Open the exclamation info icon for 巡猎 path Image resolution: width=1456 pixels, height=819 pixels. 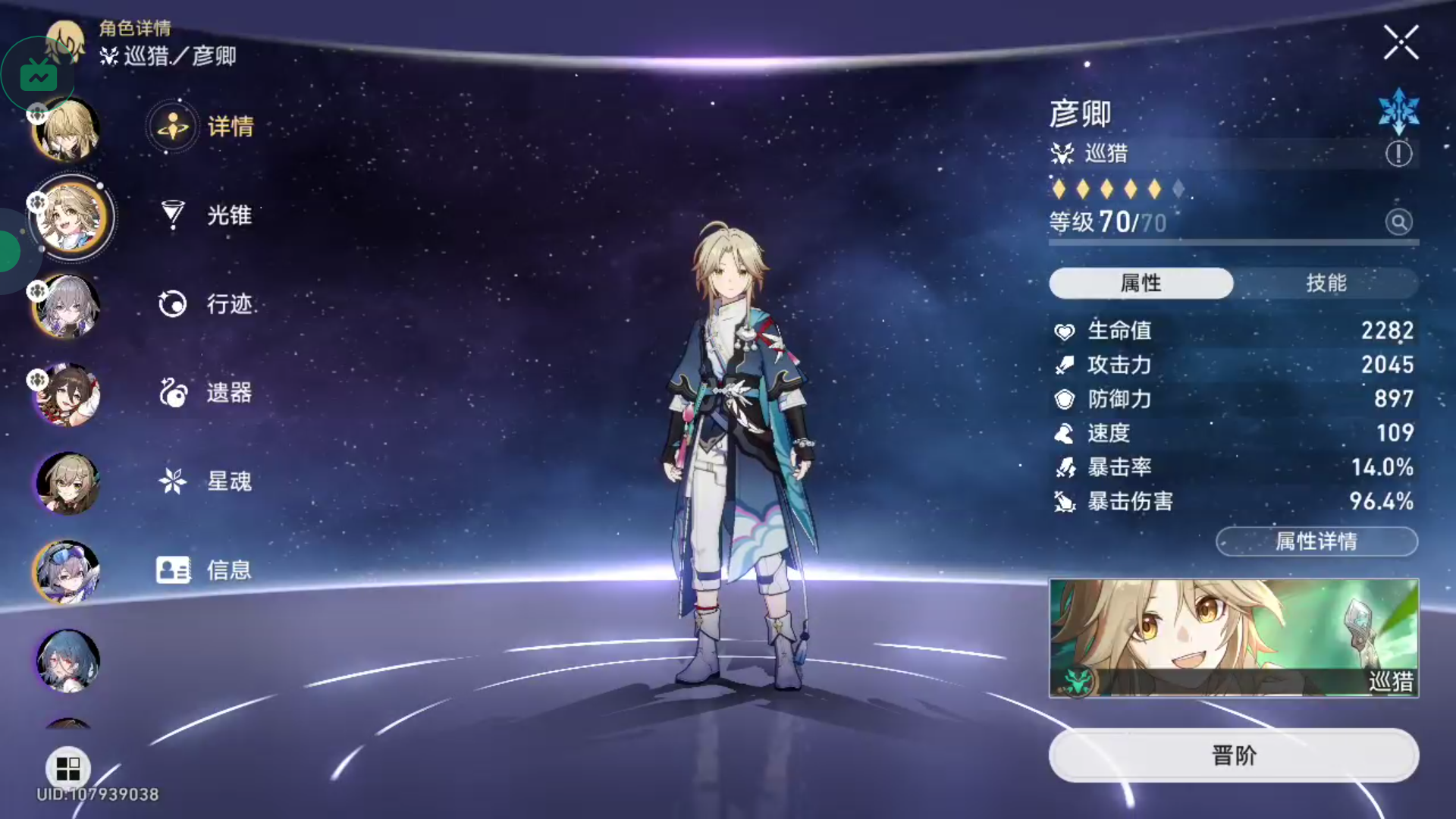(x=1398, y=154)
